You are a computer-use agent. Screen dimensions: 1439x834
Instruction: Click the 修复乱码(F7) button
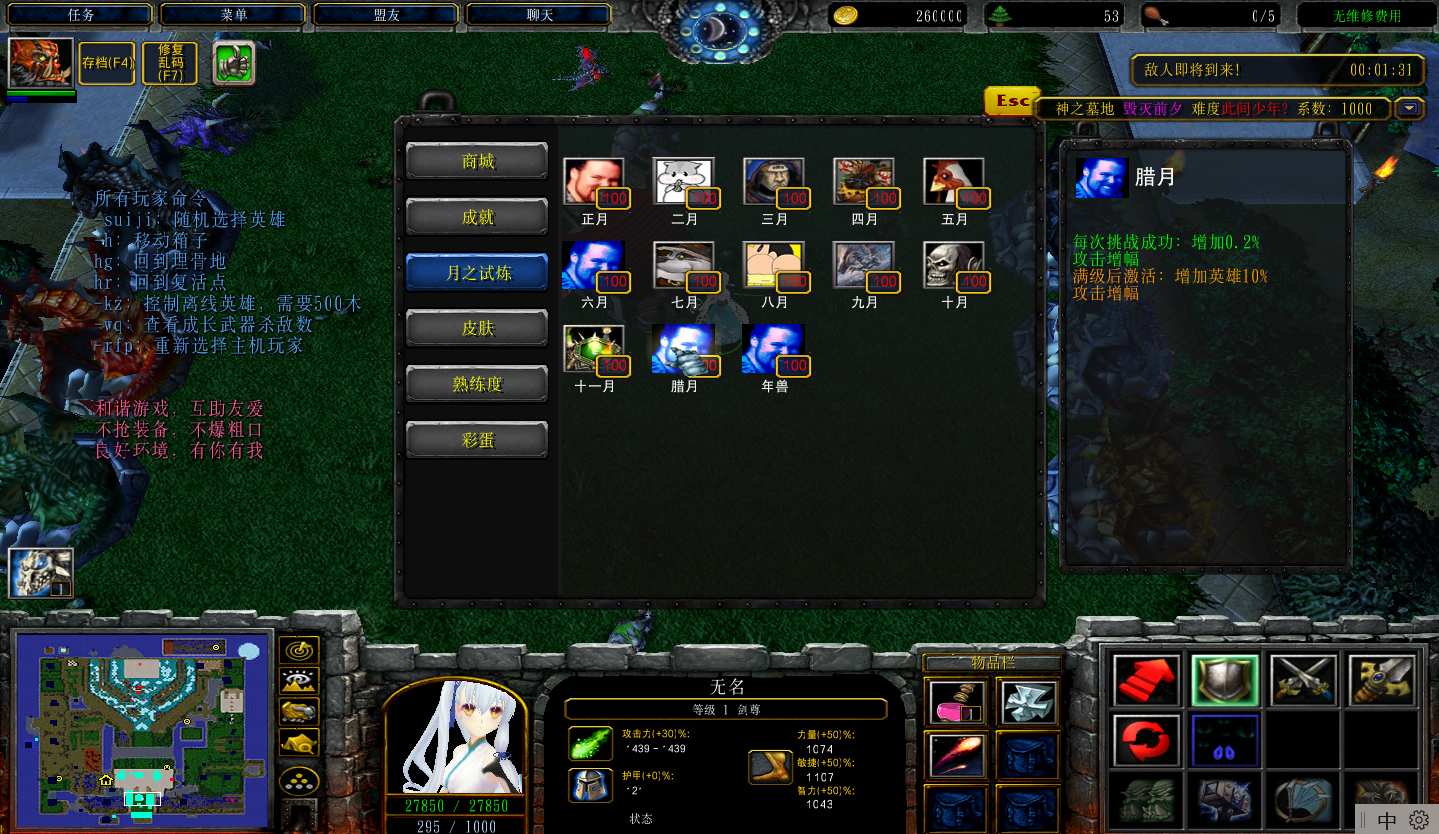click(x=170, y=63)
